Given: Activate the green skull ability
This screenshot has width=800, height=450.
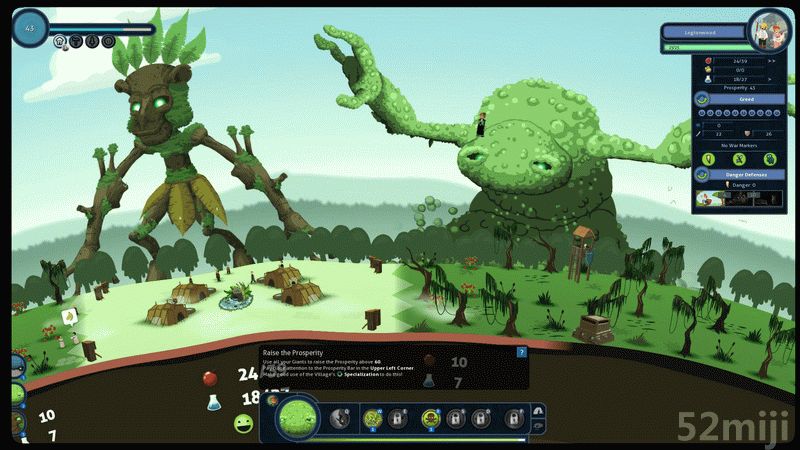Looking at the screenshot, I should (432, 418).
